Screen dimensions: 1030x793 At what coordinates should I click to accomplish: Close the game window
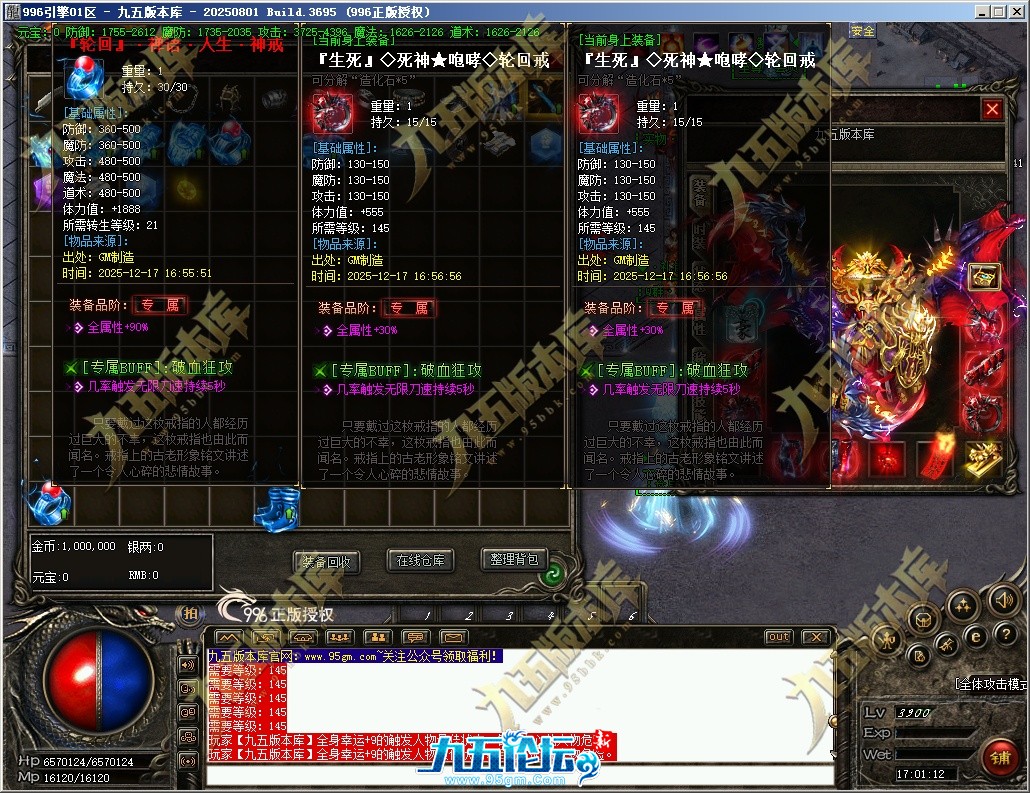point(1017,11)
